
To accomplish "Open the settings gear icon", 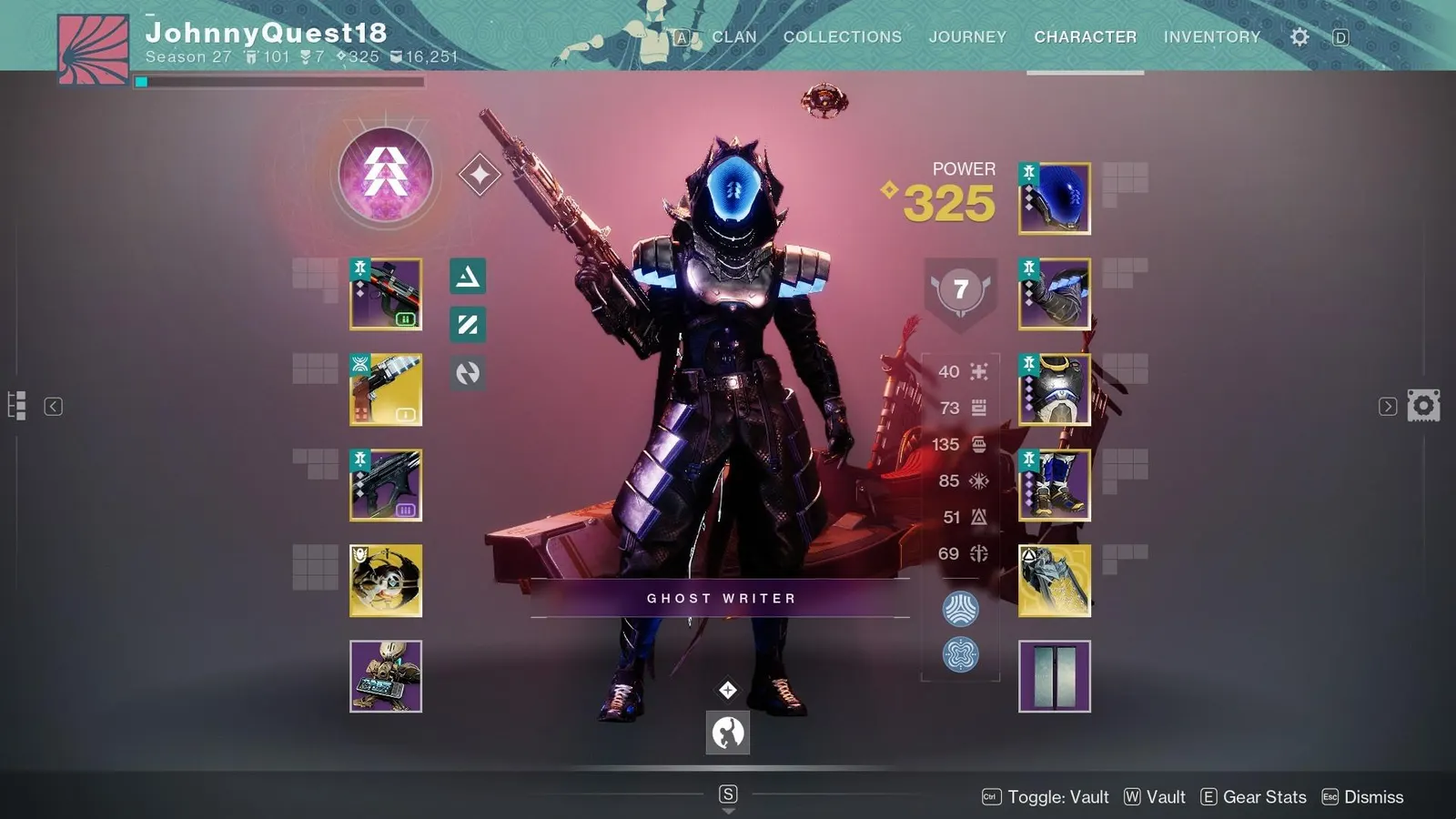I will 1299,36.
